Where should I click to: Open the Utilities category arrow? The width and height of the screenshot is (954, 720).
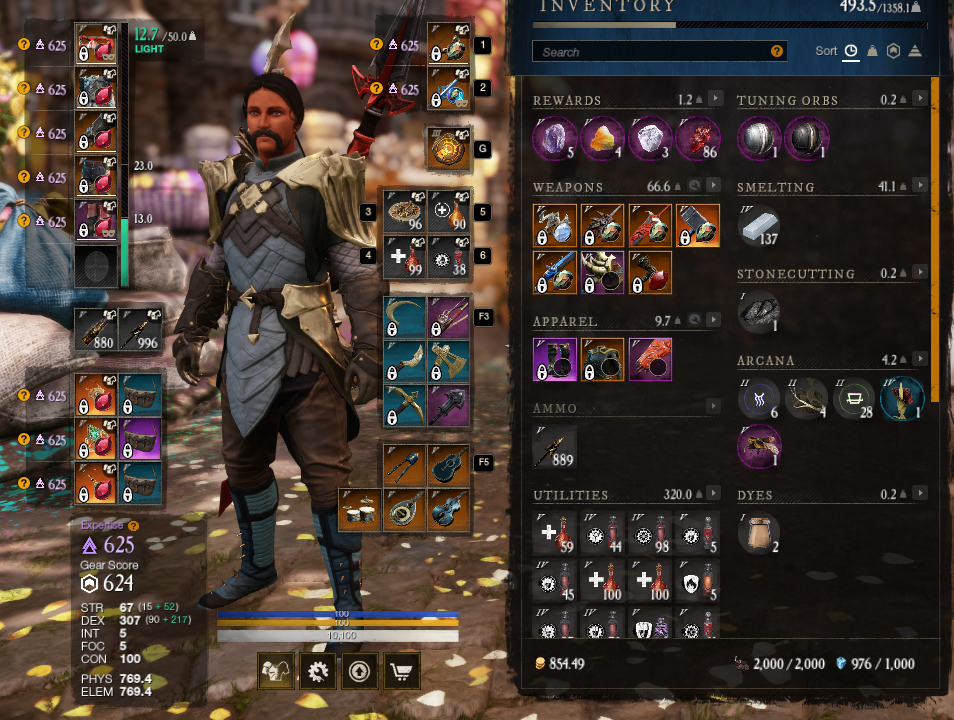pos(715,494)
